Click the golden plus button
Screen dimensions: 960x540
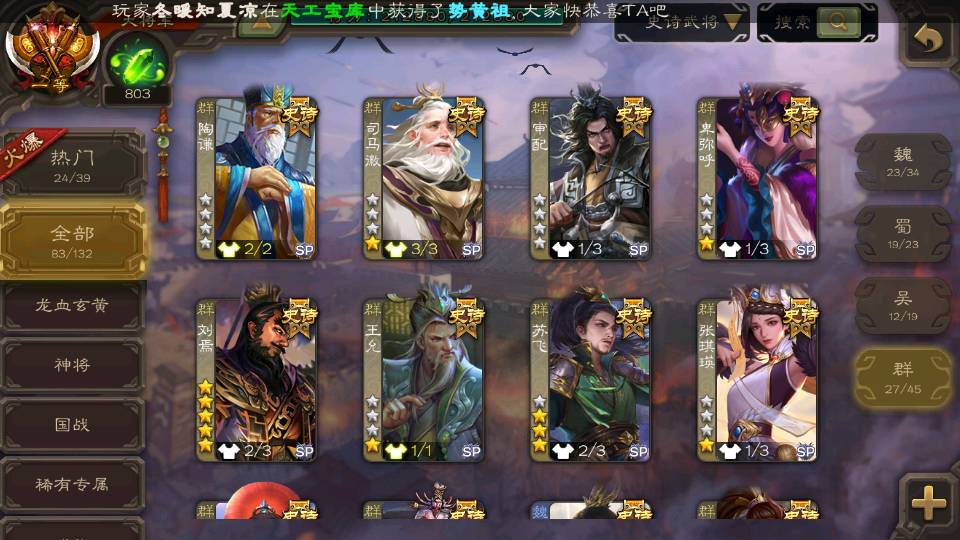[x=929, y=503]
